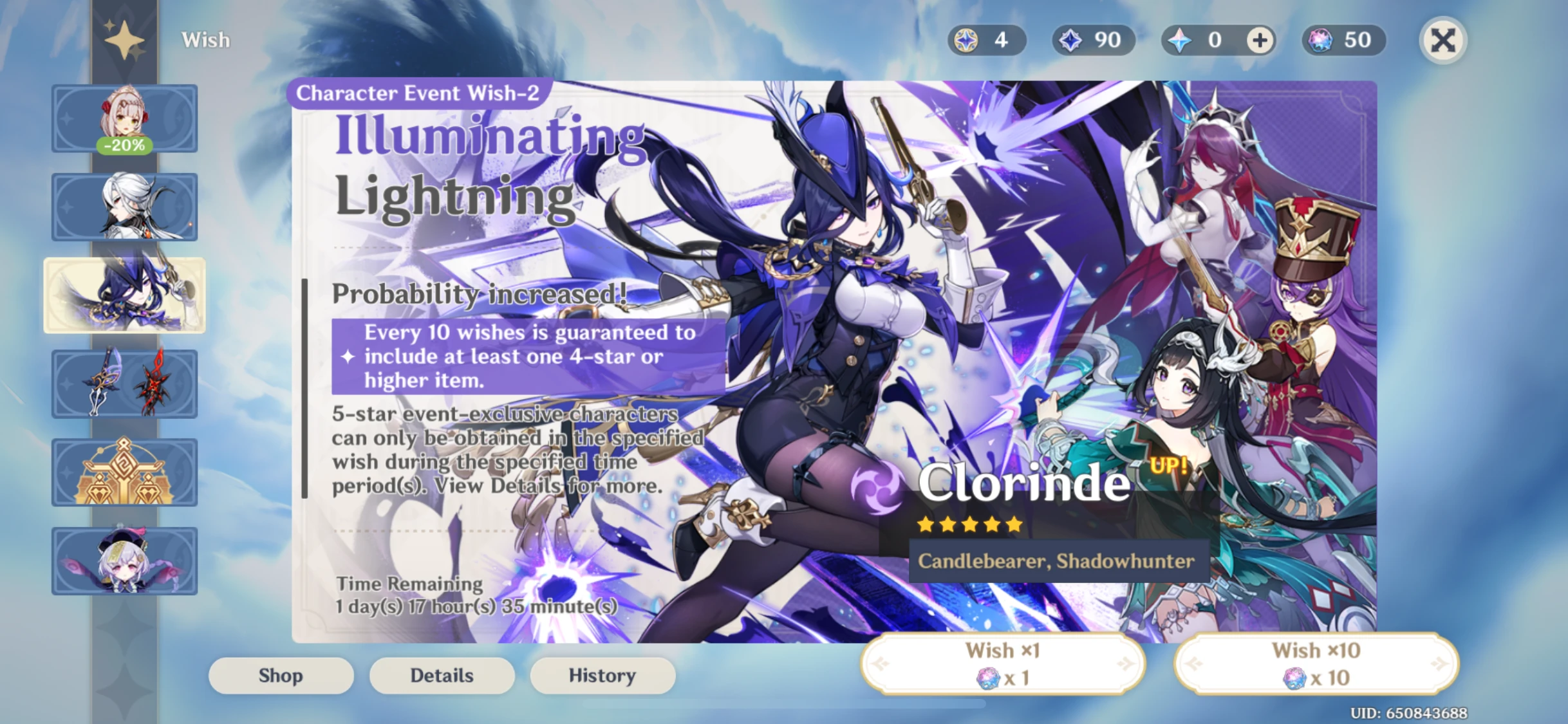Image resolution: width=1568 pixels, height=724 pixels.
Task: Open the Shop
Action: [281, 675]
